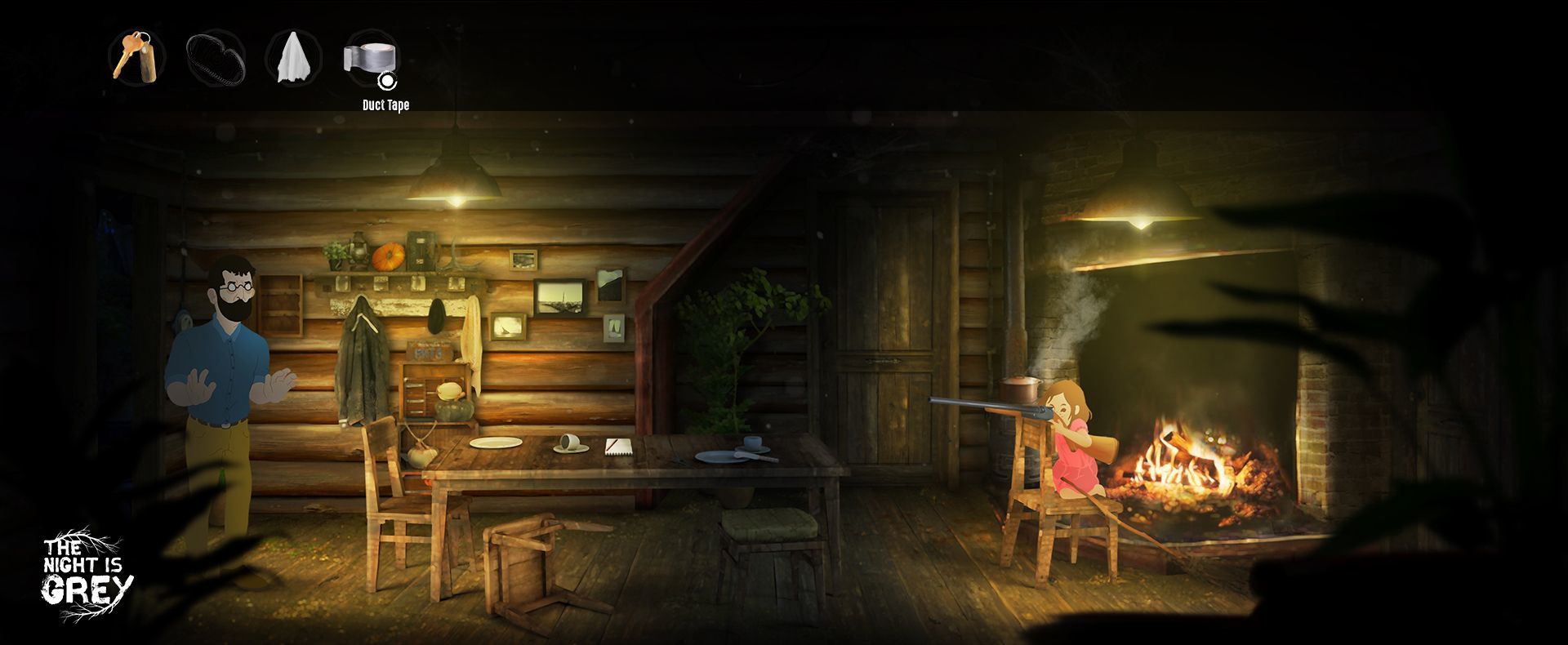Select the keys from the inventory
Image resolution: width=1568 pixels, height=645 pixels.
point(137,59)
